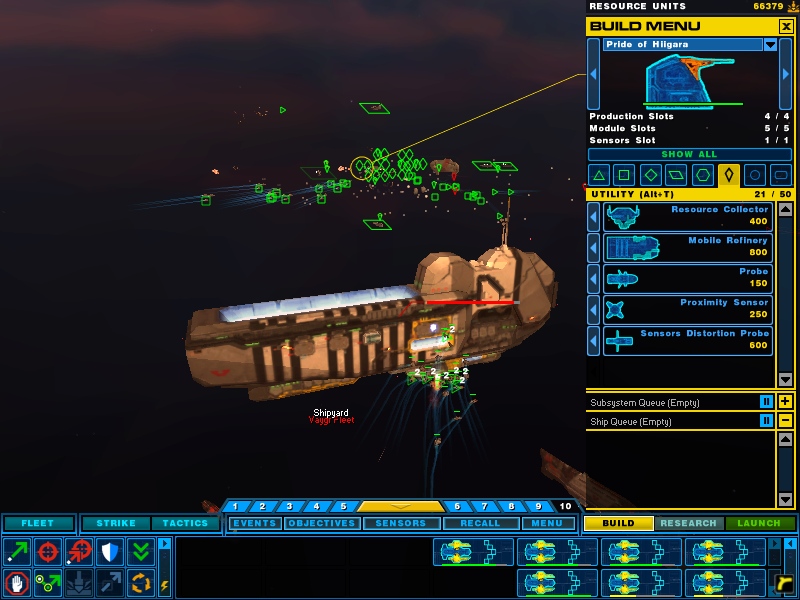The image size is (800, 600).
Task: Activate the red crosshair attack command
Action: pos(47,551)
